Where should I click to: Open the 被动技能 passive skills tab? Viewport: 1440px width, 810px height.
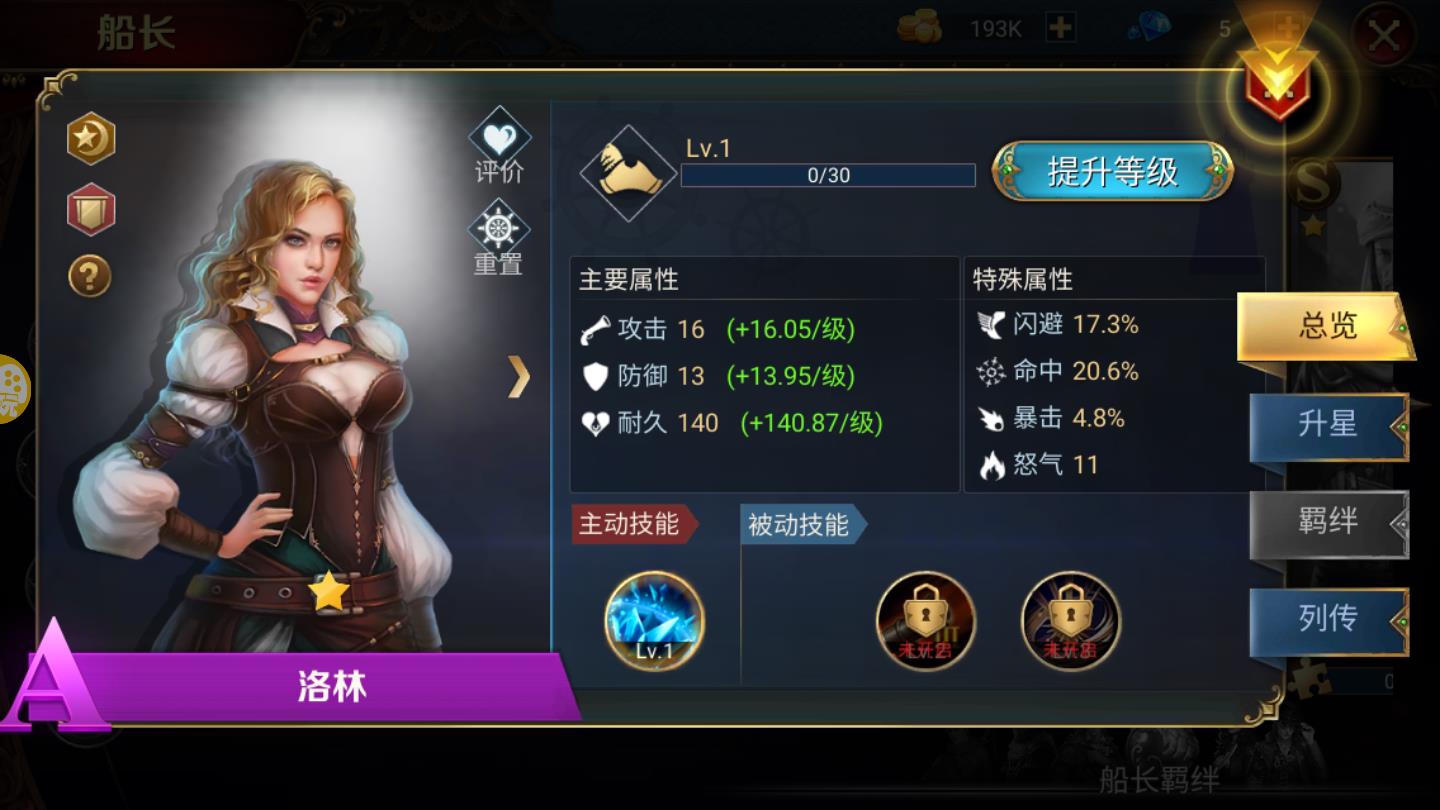798,524
